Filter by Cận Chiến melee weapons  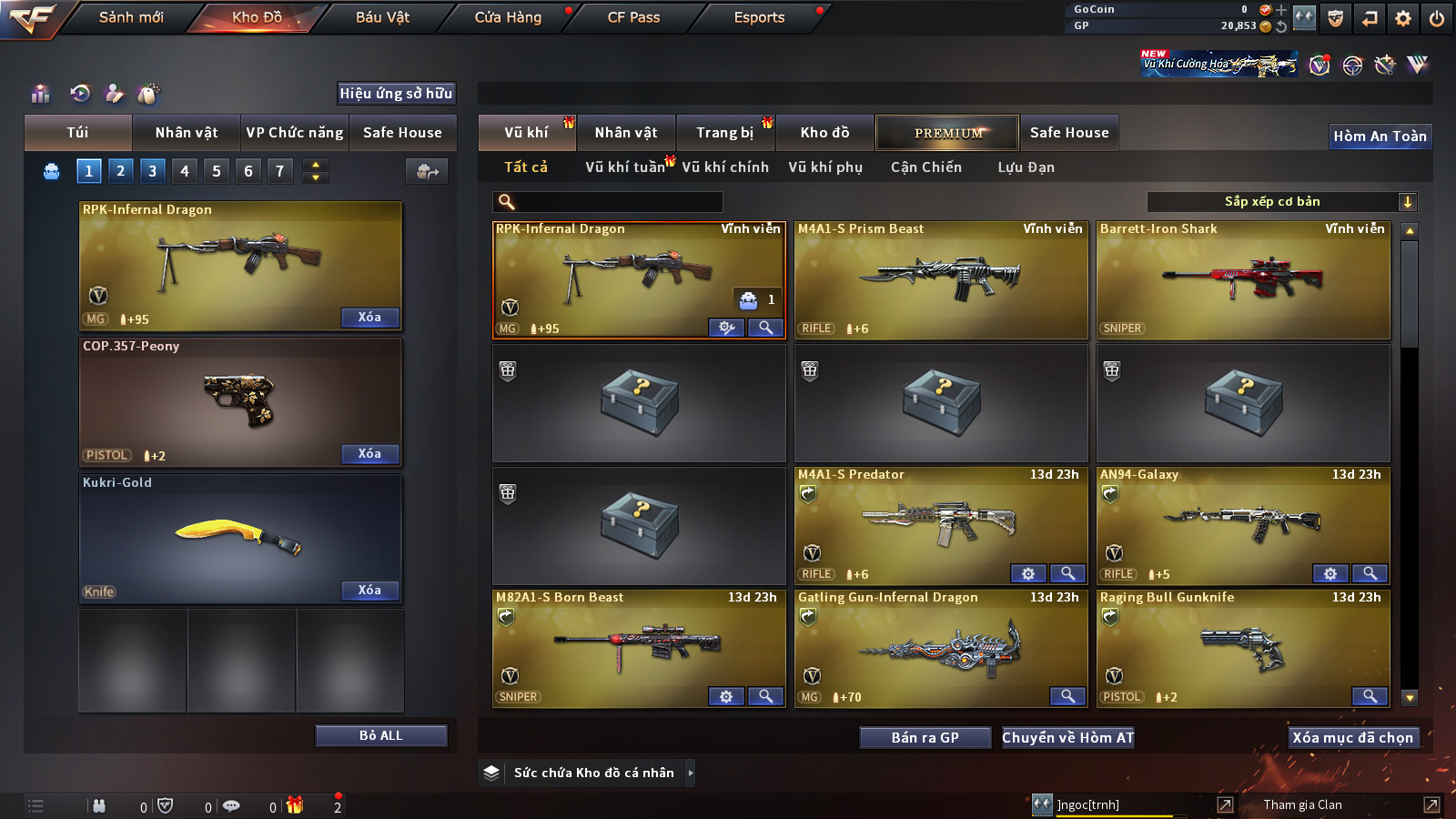point(925,167)
